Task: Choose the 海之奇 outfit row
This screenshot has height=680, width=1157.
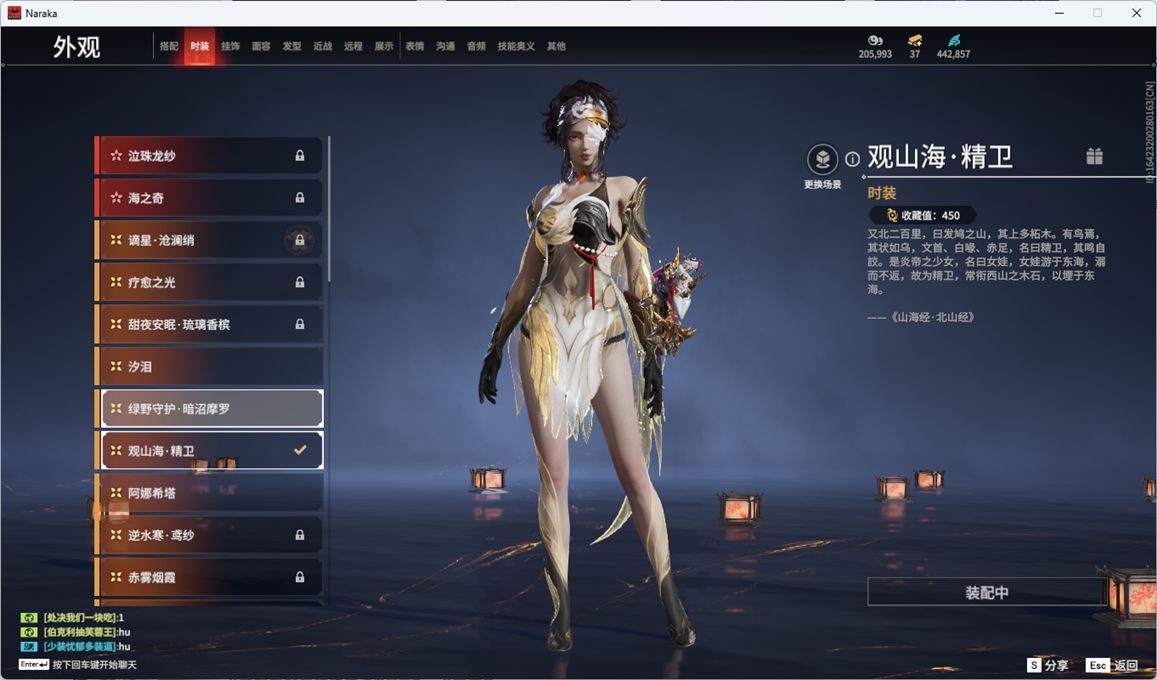Action: (x=210, y=198)
